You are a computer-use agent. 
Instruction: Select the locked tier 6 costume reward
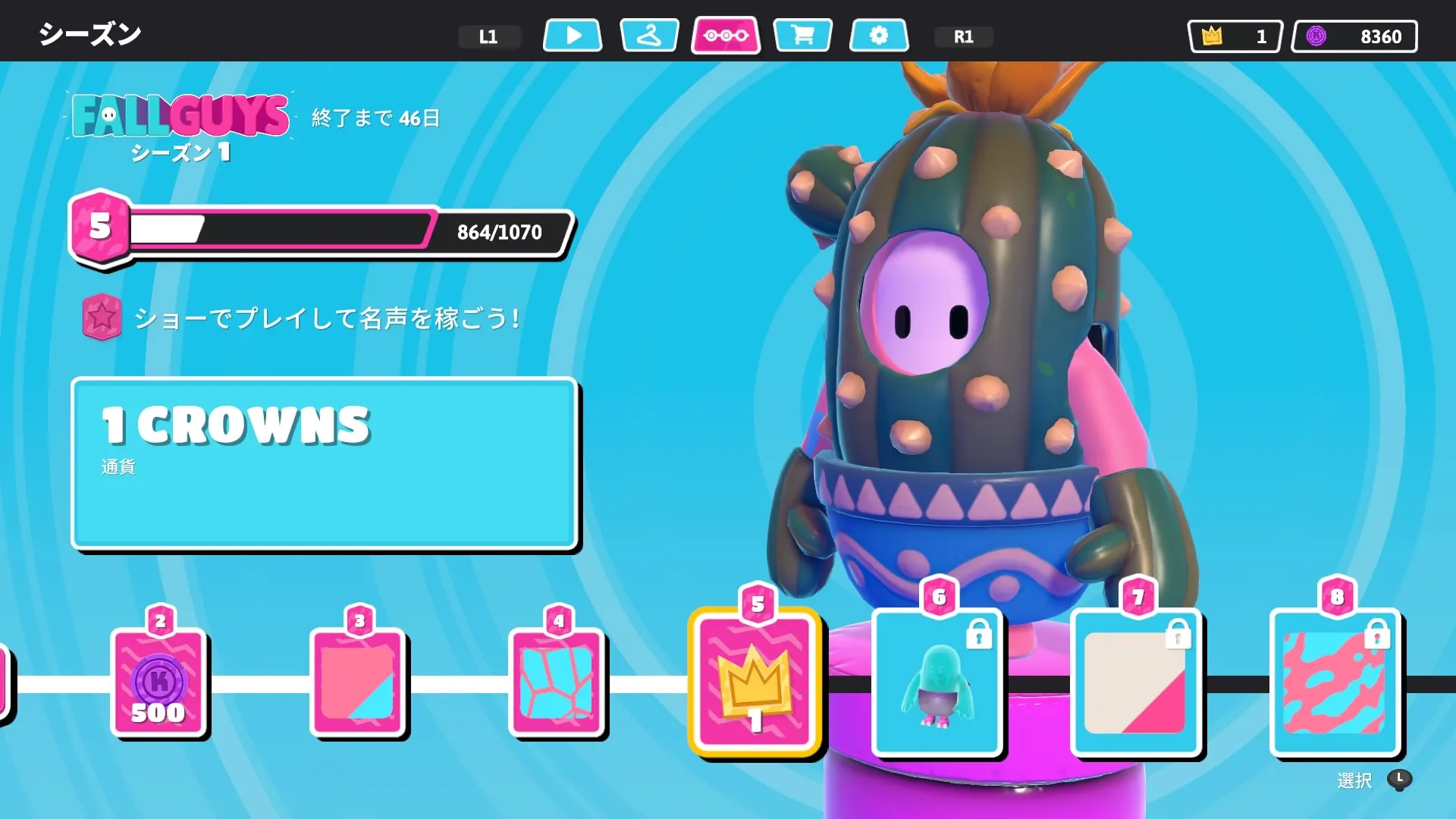coord(937,682)
